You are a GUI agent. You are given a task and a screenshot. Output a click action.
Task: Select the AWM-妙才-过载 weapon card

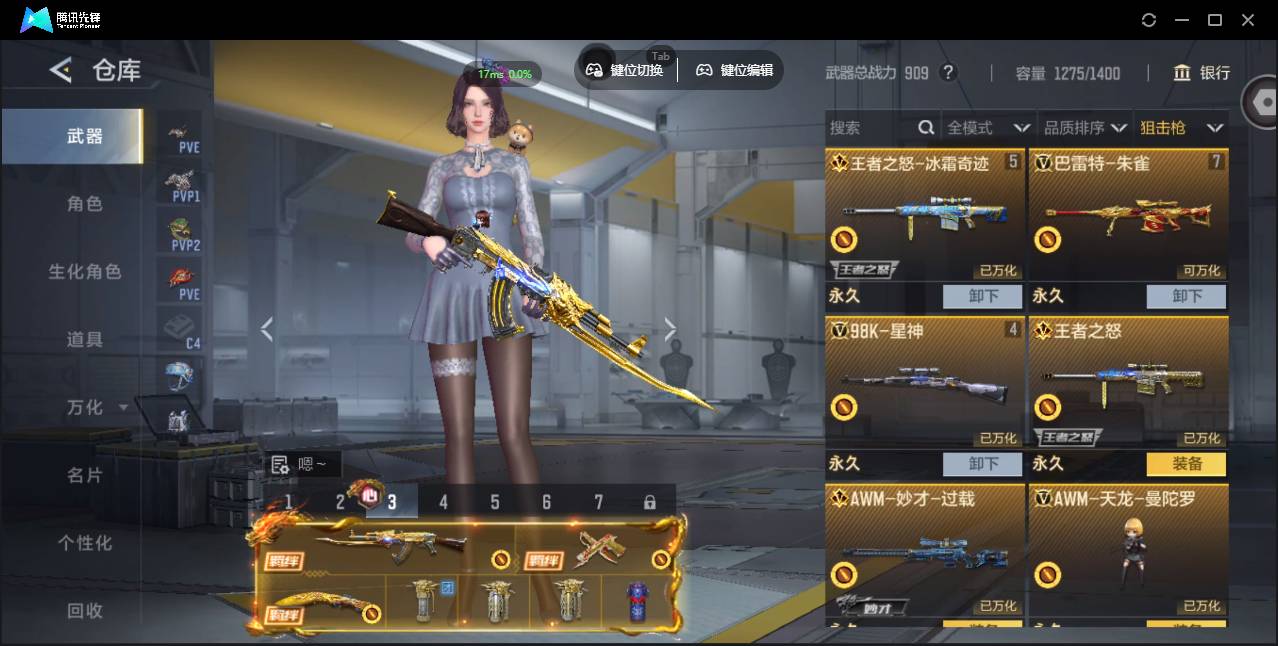pos(925,550)
